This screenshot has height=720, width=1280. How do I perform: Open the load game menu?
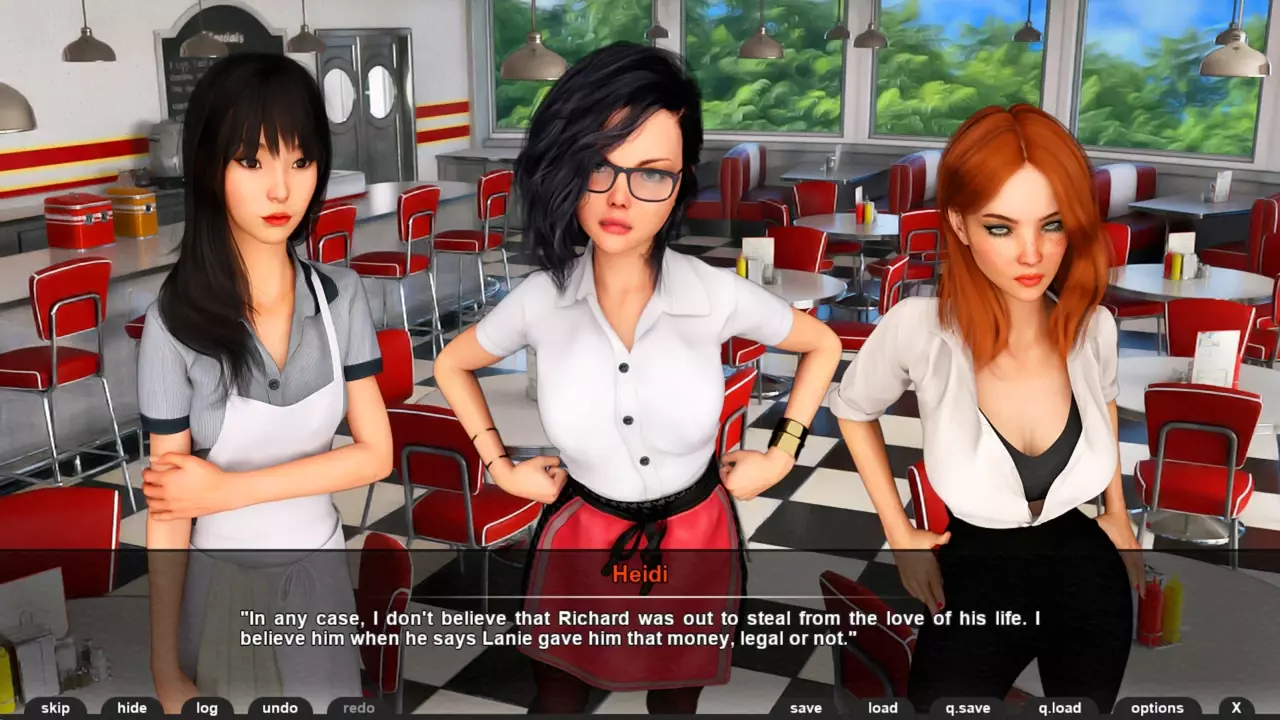(x=883, y=708)
